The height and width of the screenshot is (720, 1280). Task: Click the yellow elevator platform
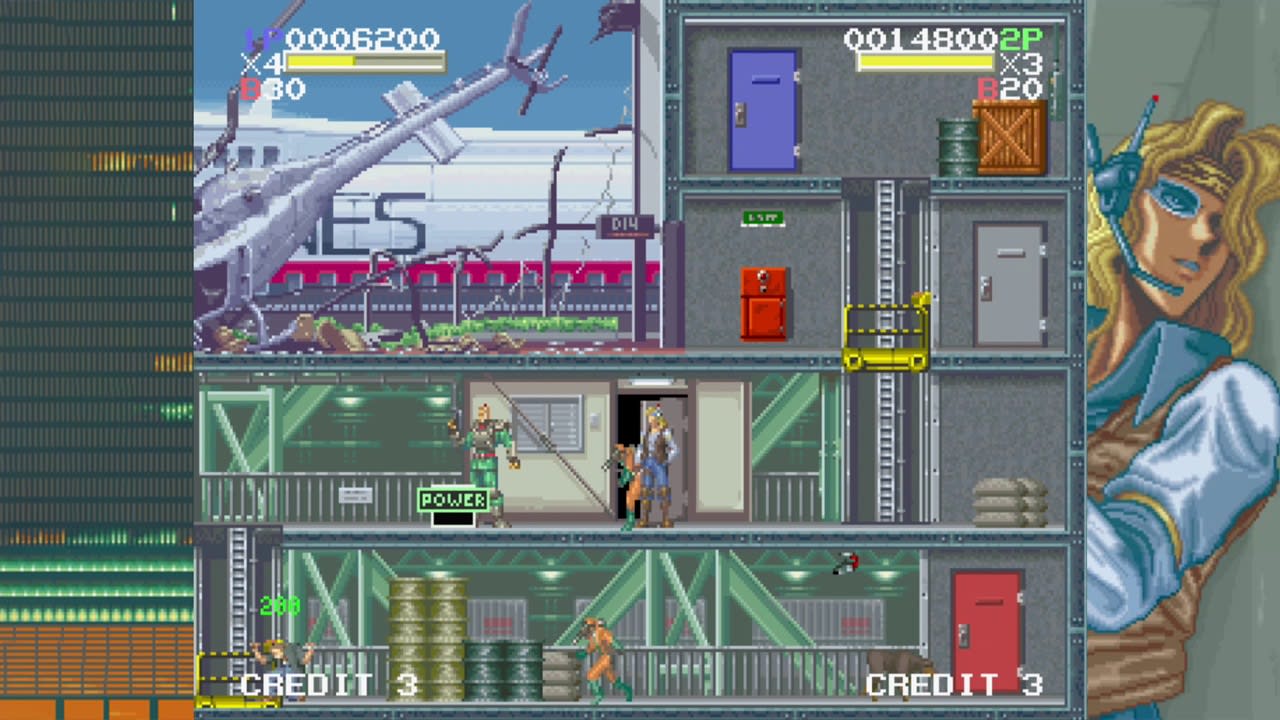tap(885, 335)
